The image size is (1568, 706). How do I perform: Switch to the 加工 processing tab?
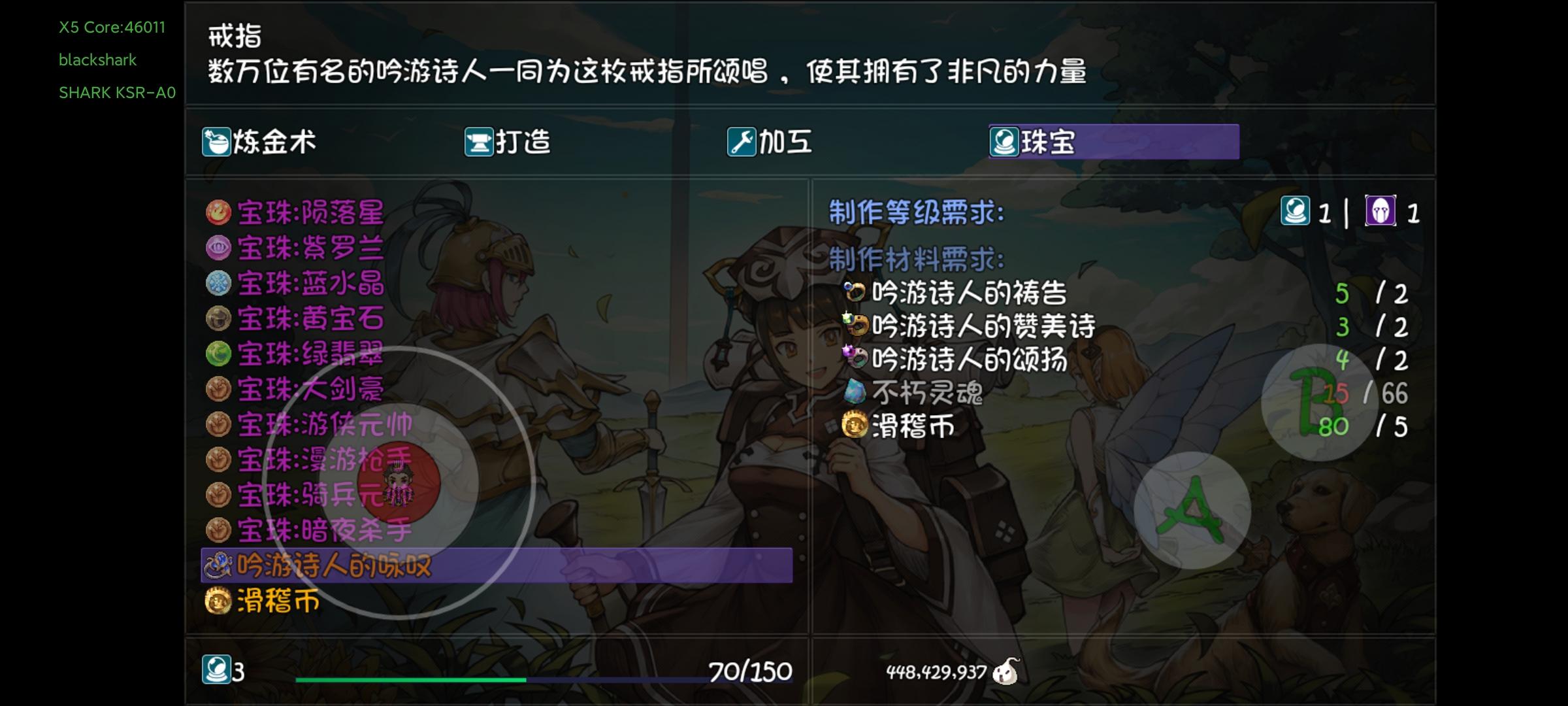(x=771, y=141)
